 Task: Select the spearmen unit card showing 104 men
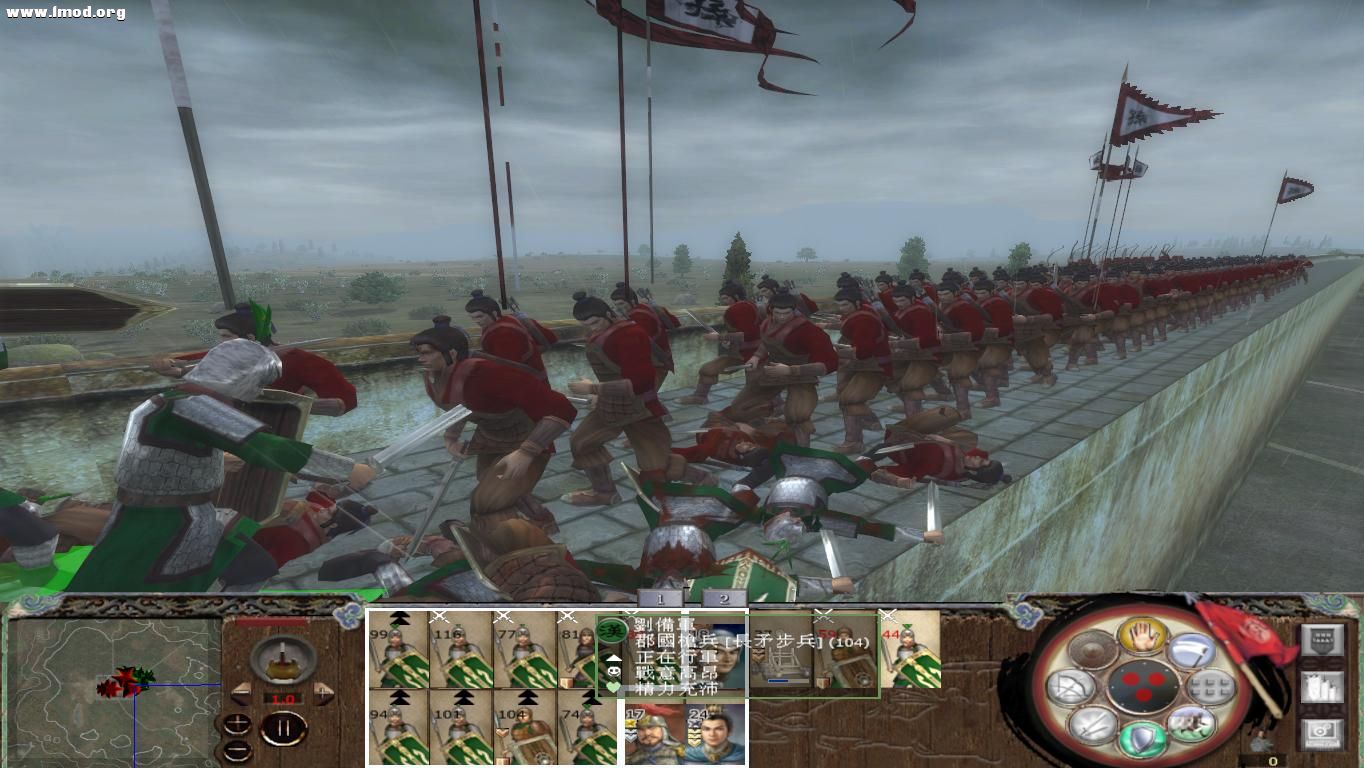523,732
